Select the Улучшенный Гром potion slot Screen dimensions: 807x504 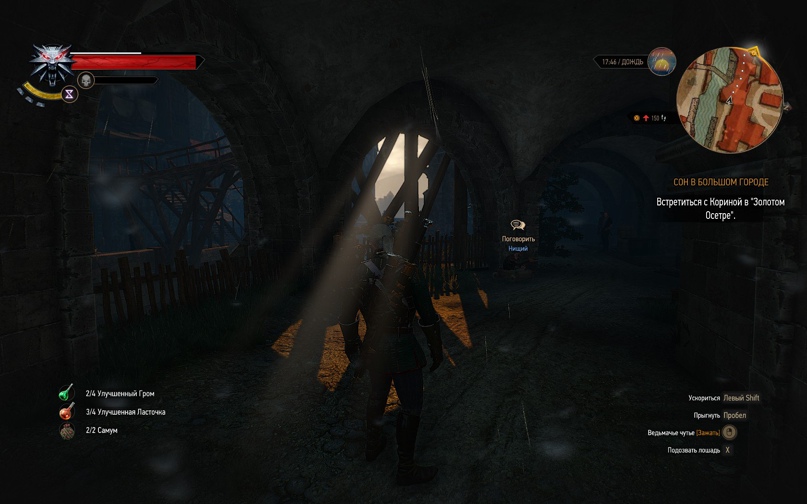coord(66,393)
